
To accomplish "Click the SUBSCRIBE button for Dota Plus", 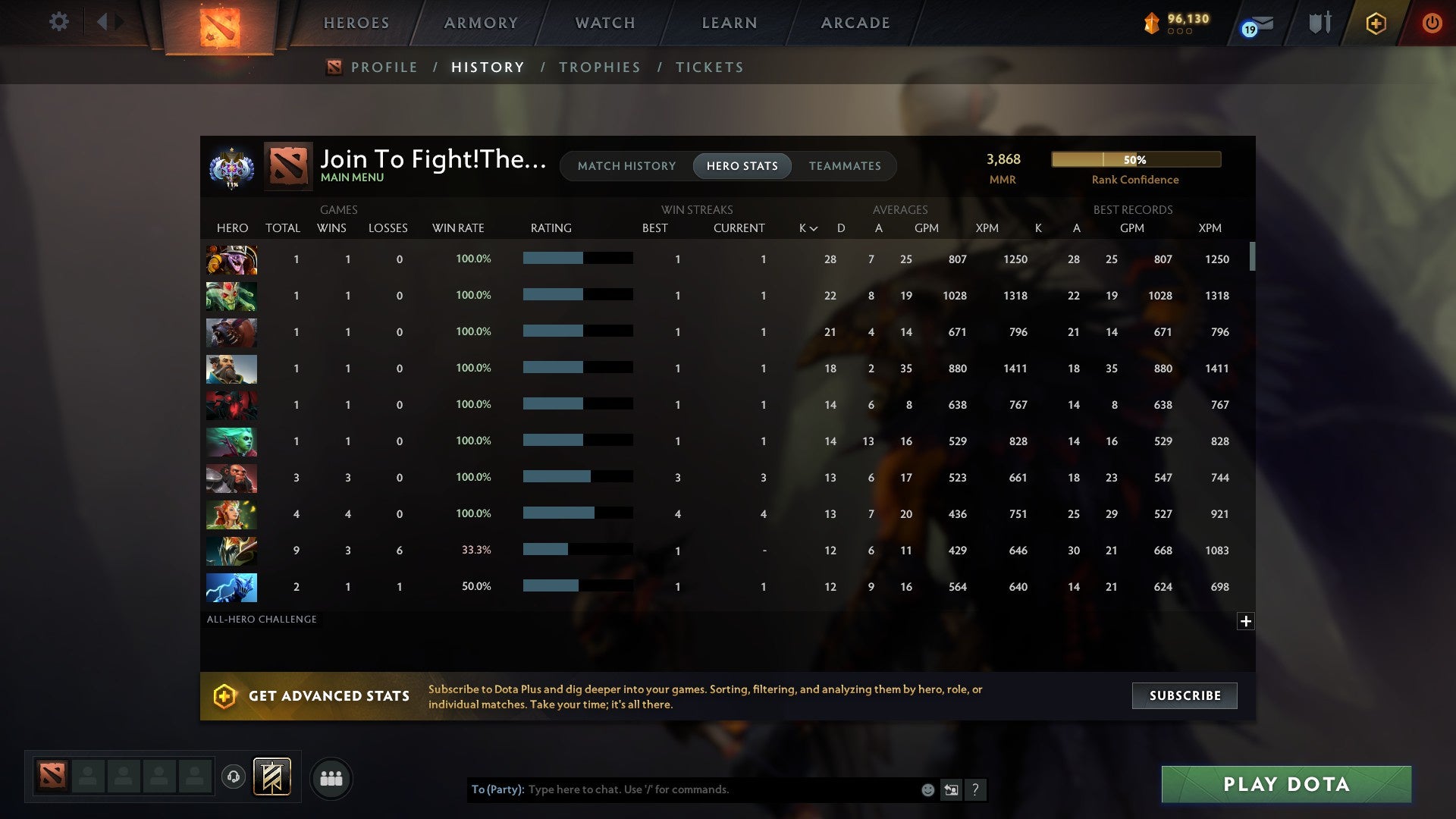I will pyautogui.click(x=1184, y=695).
